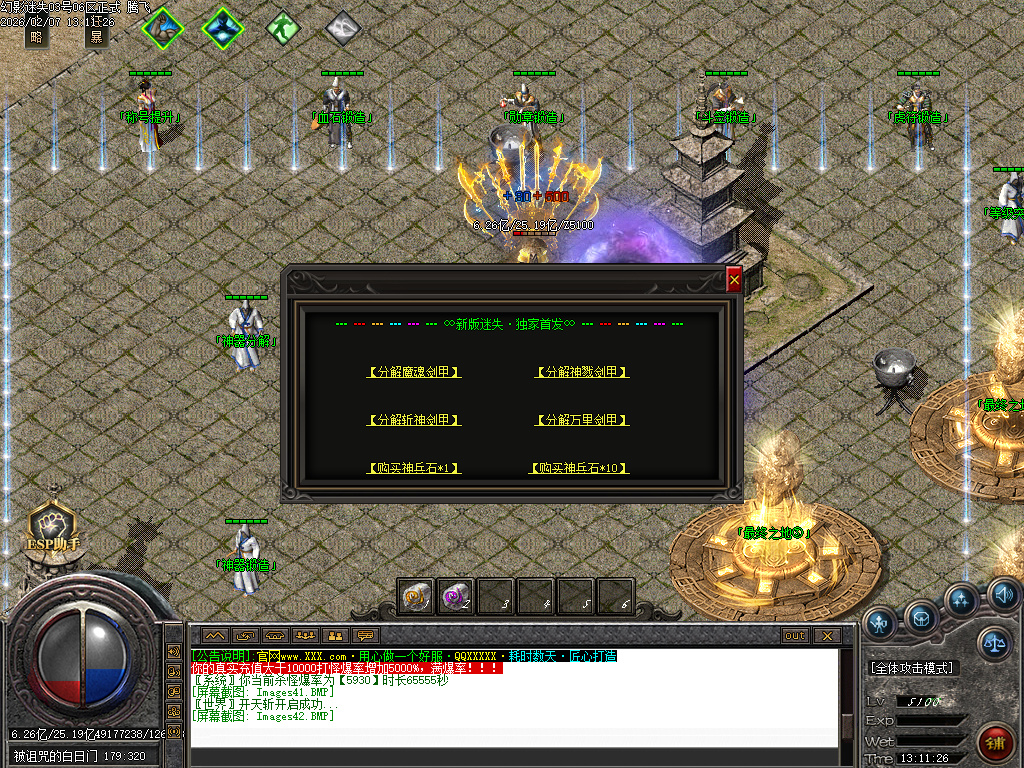Screen dimensions: 1024x768
Task: Choose 分解魔魂剑甲 option
Action: point(414,372)
